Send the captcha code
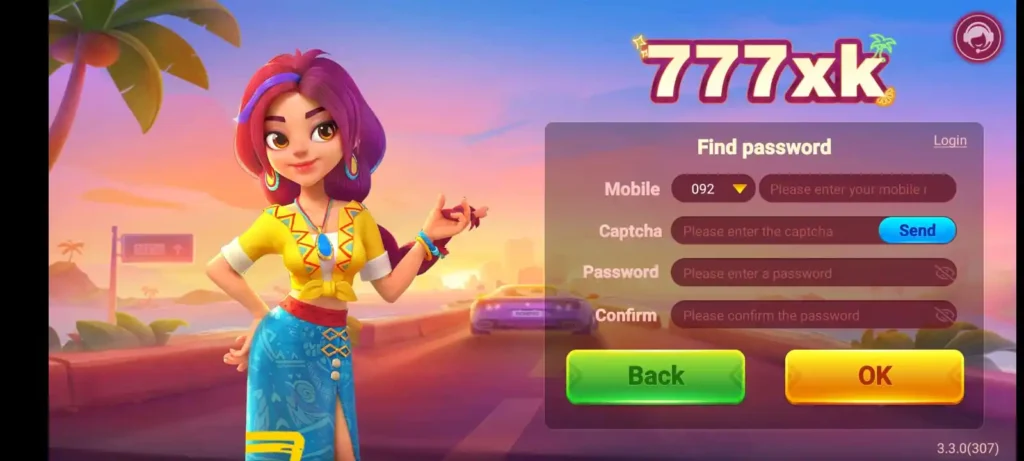Screen dimensions: 1024x461 click(917, 230)
